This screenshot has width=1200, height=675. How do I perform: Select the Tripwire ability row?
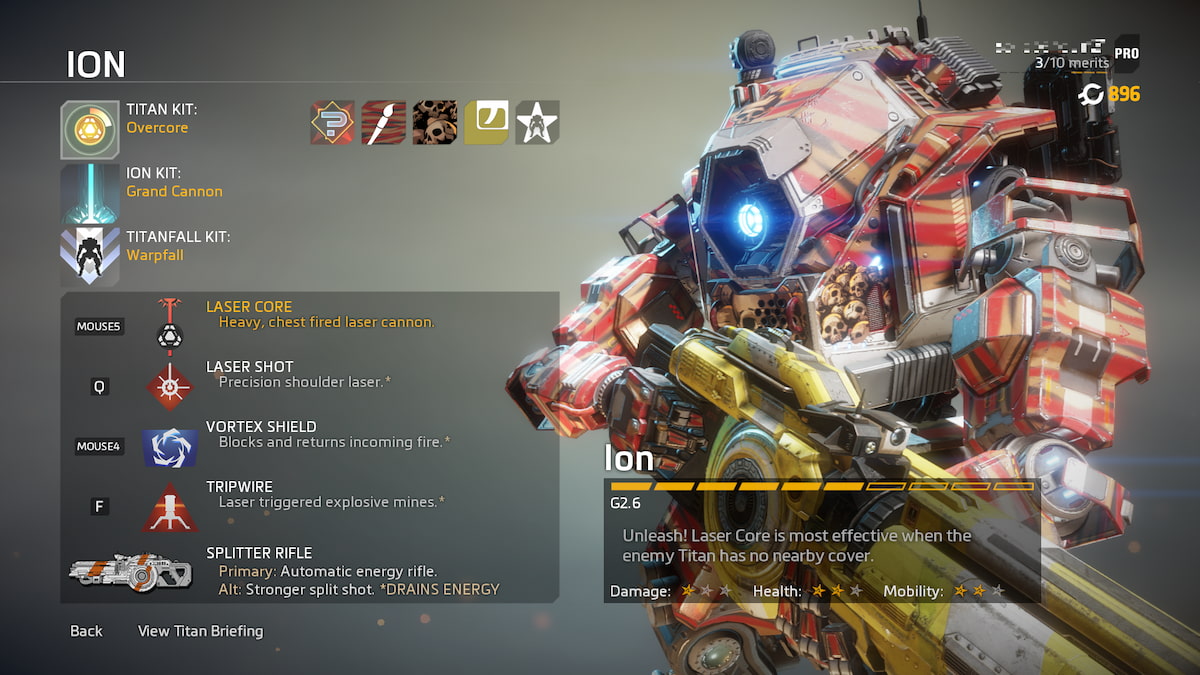coord(310,495)
